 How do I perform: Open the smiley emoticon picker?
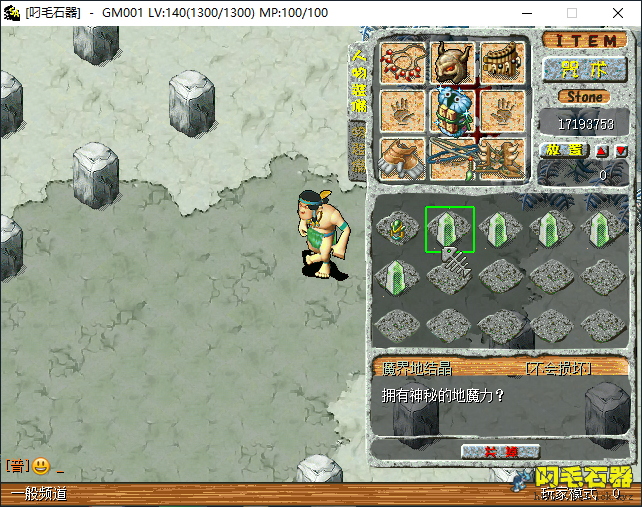(x=41, y=466)
